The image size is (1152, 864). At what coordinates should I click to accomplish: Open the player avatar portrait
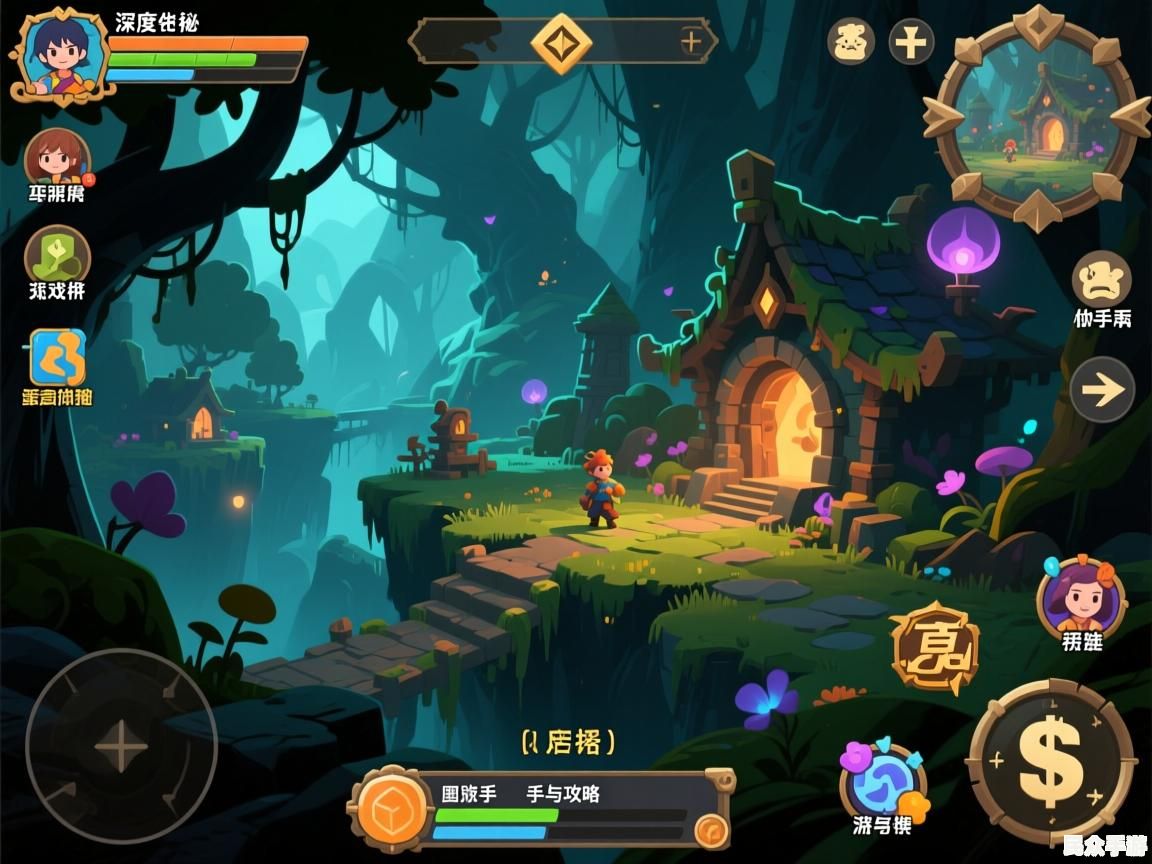(x=58, y=54)
